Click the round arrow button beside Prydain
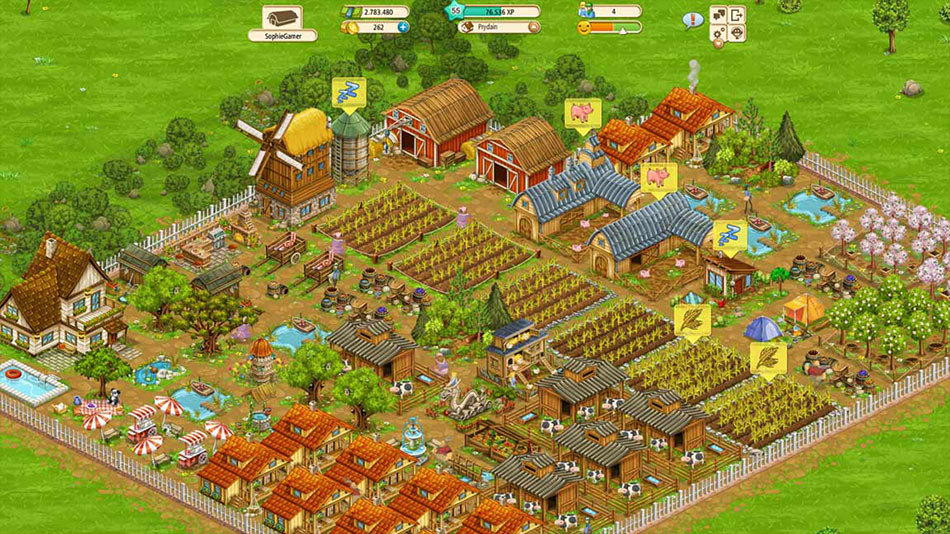Image resolution: width=950 pixels, height=534 pixels. coord(533,27)
